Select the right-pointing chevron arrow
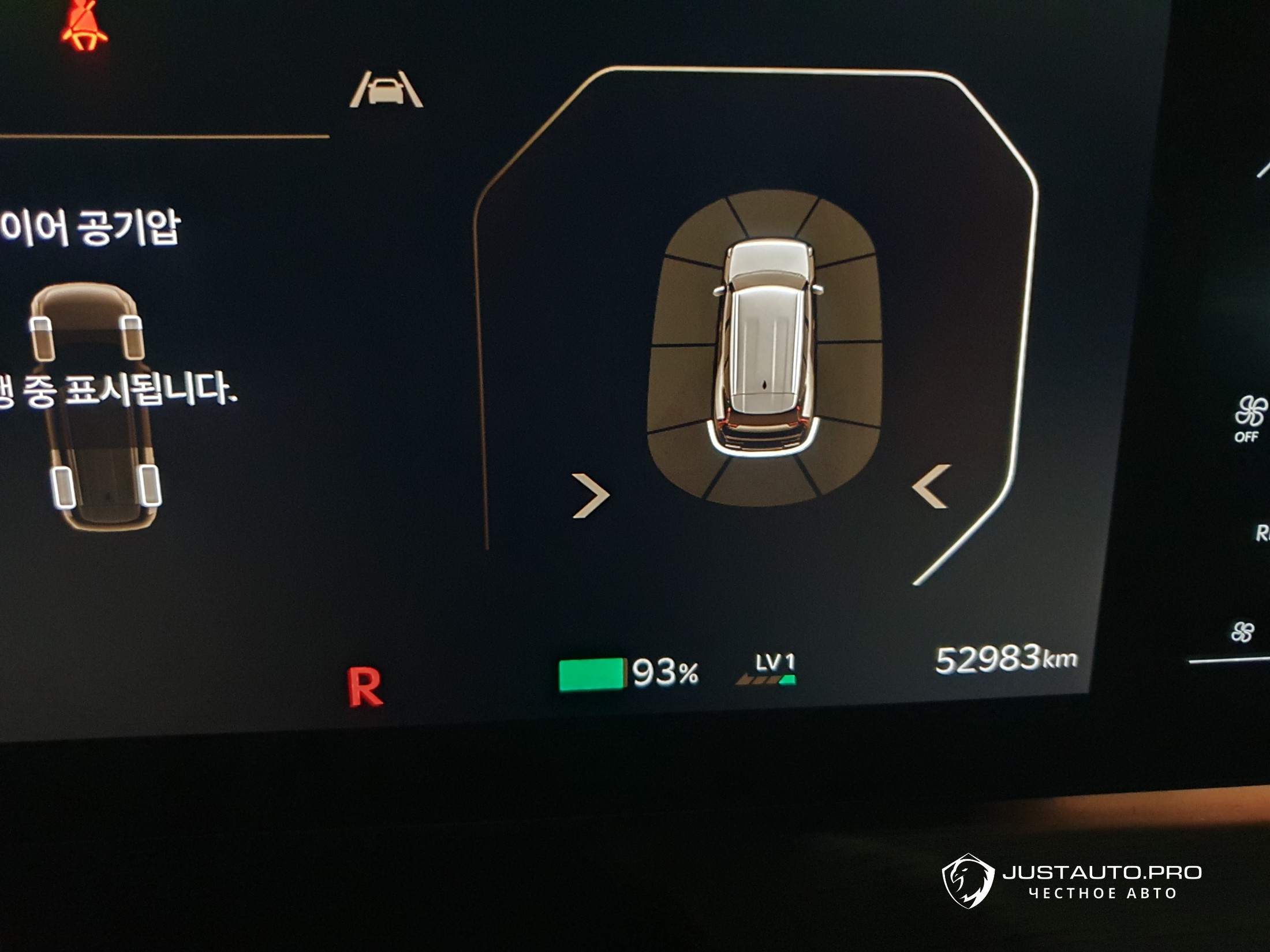The height and width of the screenshot is (952, 1270). click(x=591, y=495)
